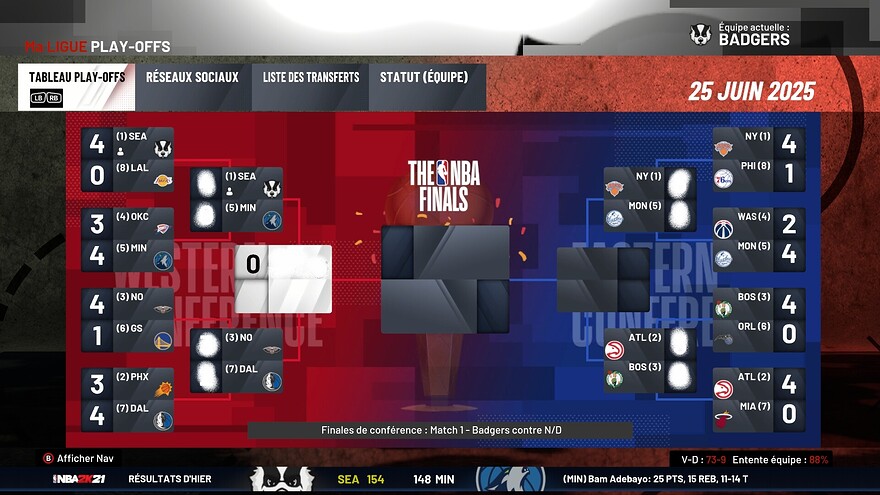Select the Eastern Conference finals slot

point(603,279)
